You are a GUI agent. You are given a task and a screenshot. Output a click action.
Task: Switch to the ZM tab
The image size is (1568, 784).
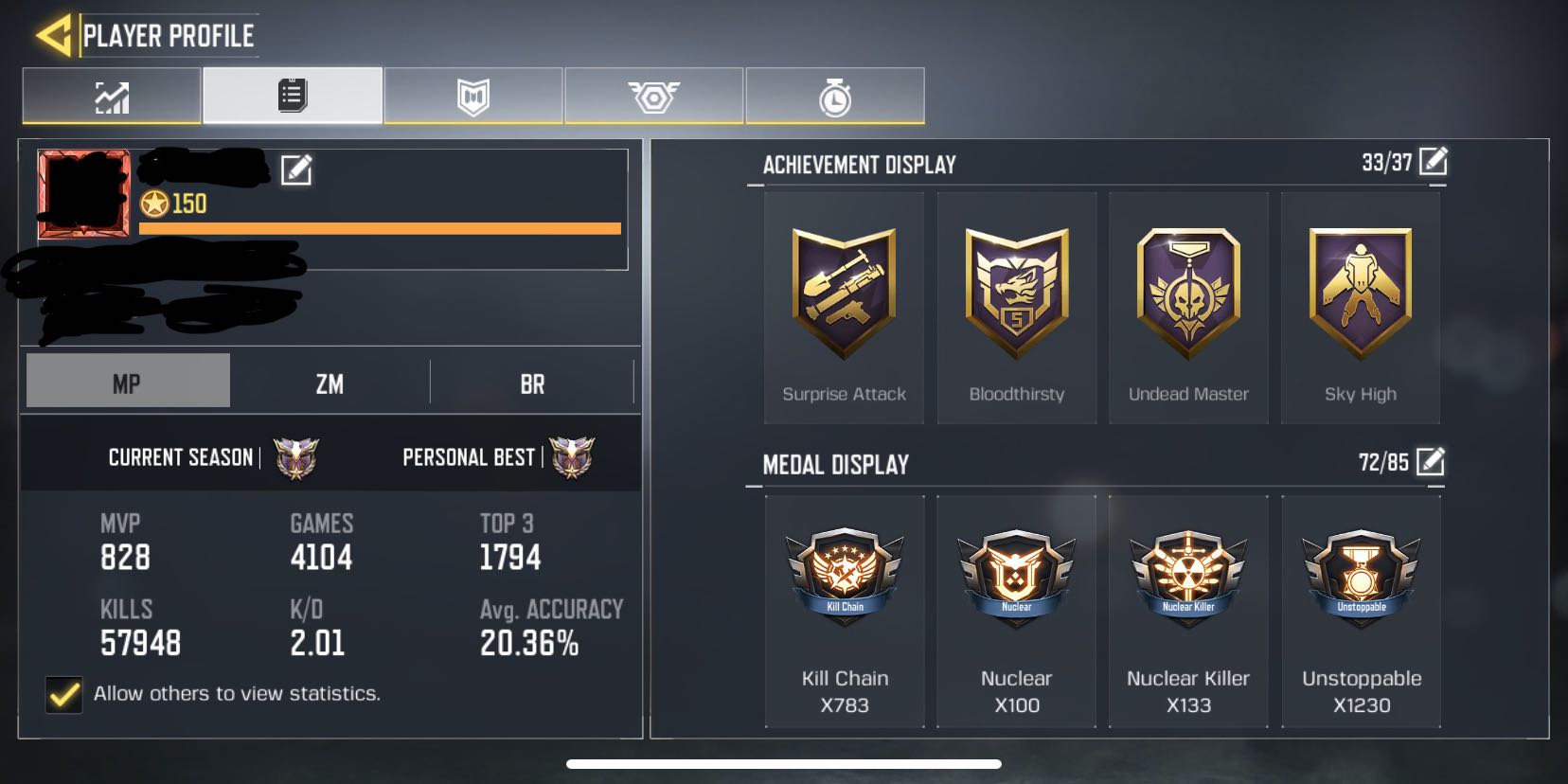click(x=330, y=380)
